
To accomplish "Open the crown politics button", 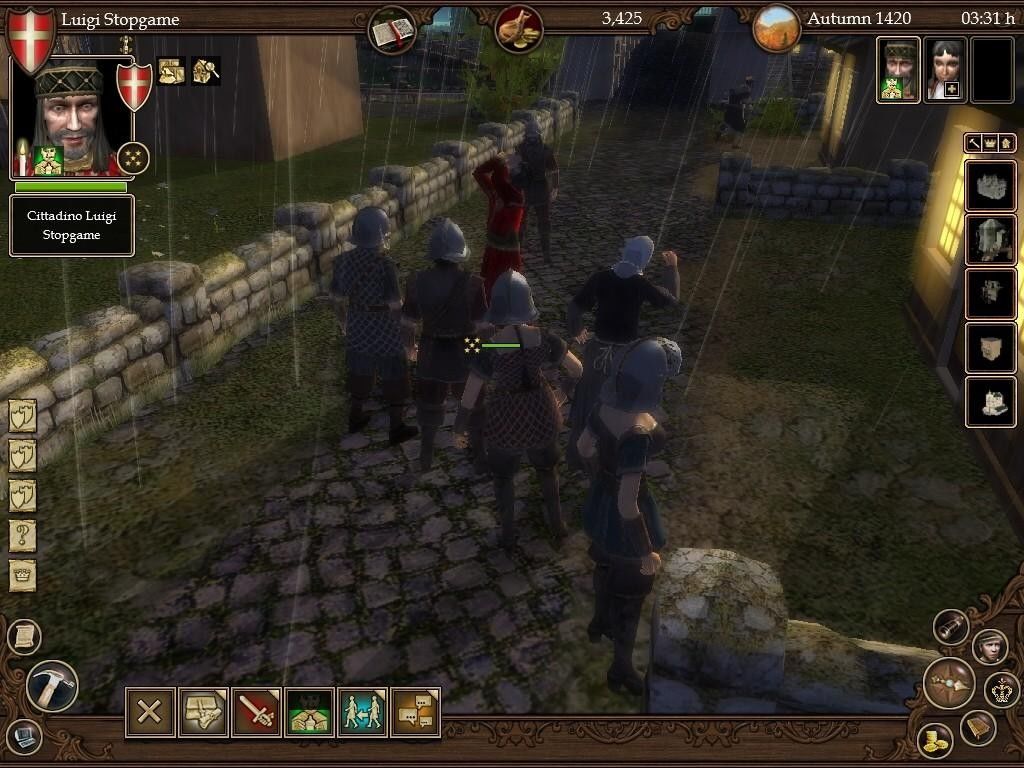I will 1001,689.
